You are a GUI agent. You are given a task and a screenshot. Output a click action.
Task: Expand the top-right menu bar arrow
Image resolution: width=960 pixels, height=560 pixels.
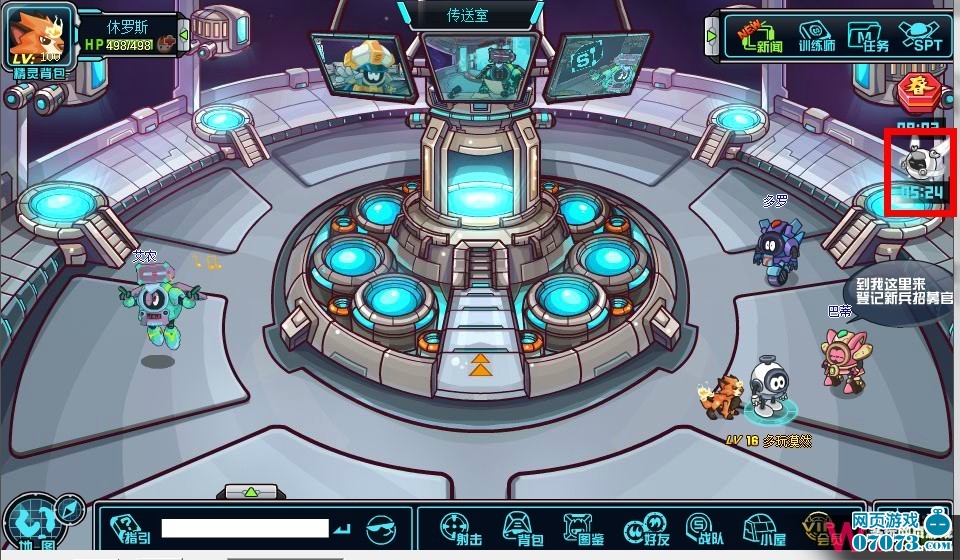coord(712,36)
